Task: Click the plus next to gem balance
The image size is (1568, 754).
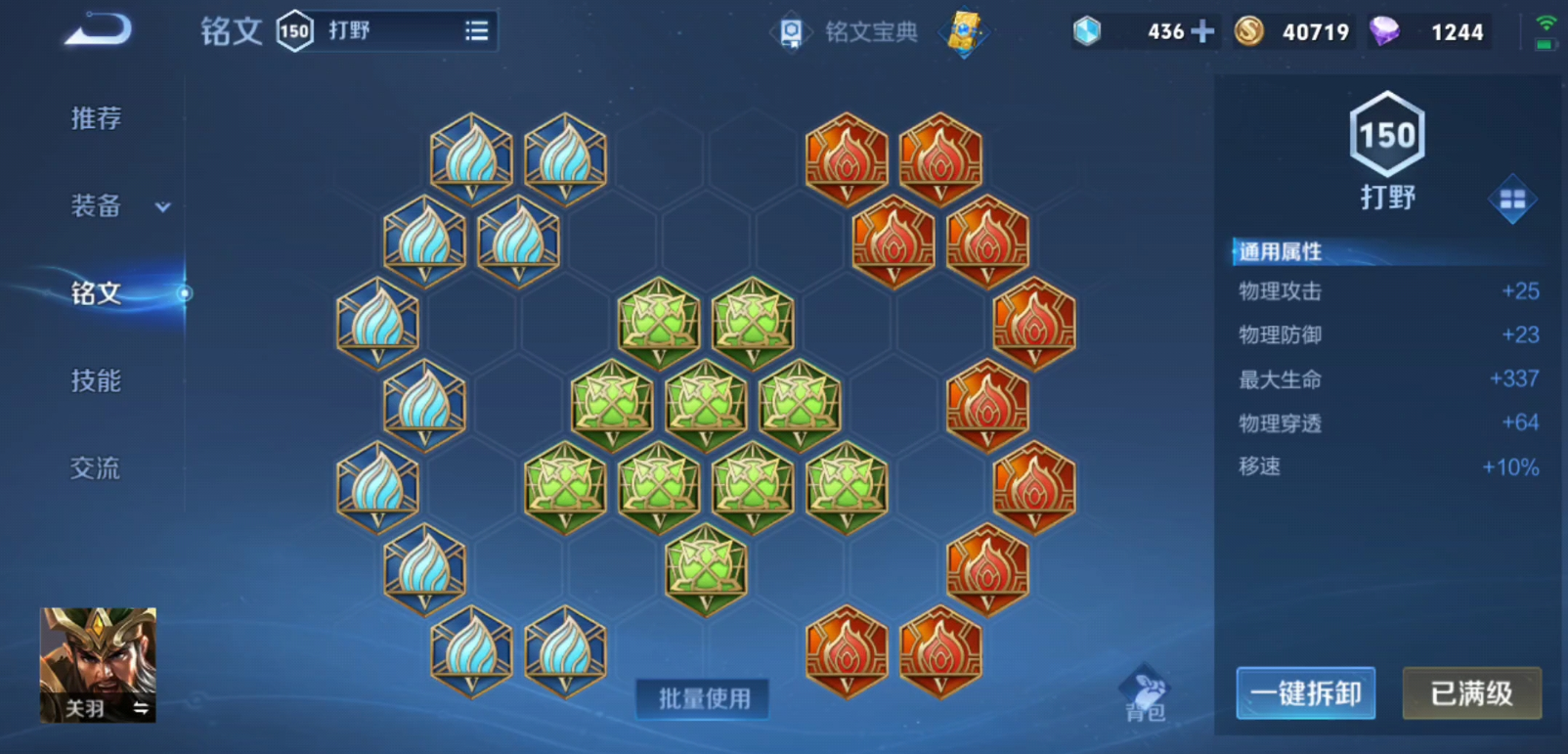Action: coord(1202,30)
